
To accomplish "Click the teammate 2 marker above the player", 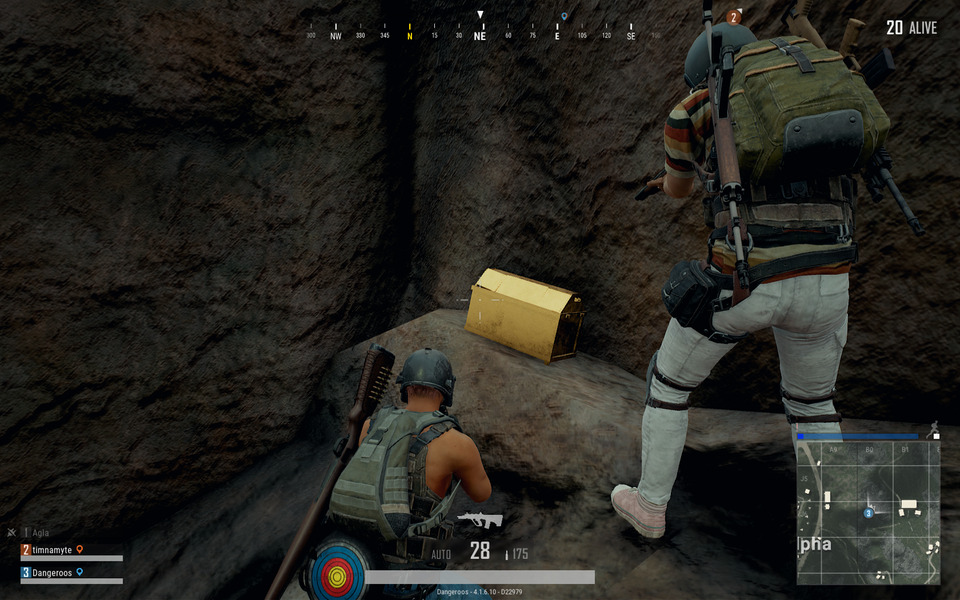I will coord(735,17).
